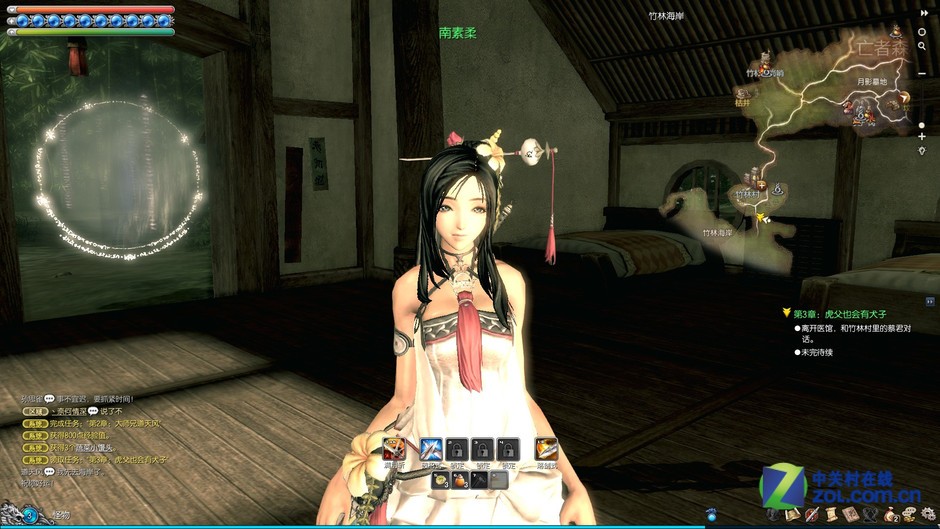The height and width of the screenshot is (529, 940).
Task: Collapse the map with the double-arrow button
Action: [923, 13]
